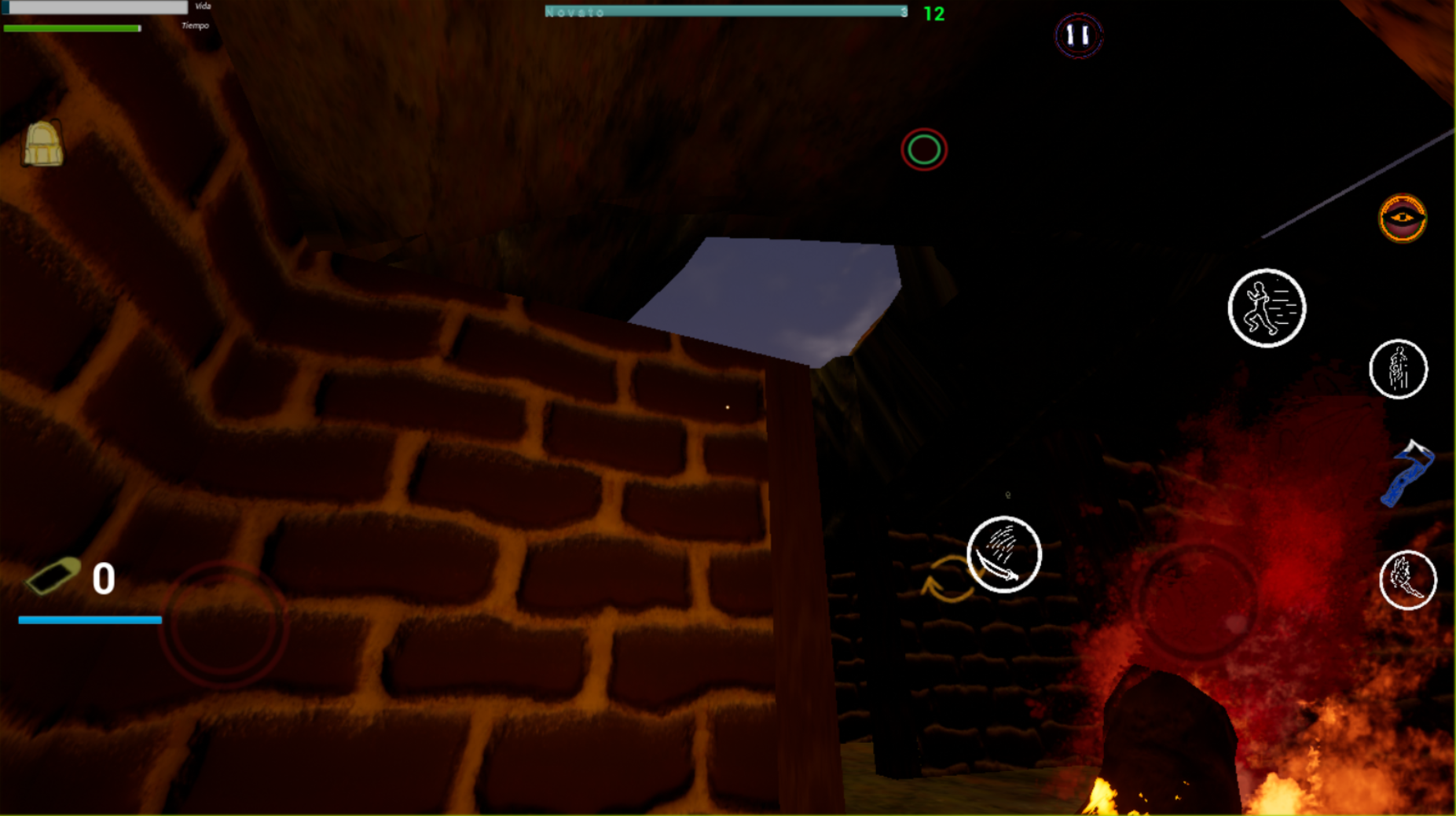Toggle the orange eye vision icon
This screenshot has height=816, width=1456.
point(1402,218)
